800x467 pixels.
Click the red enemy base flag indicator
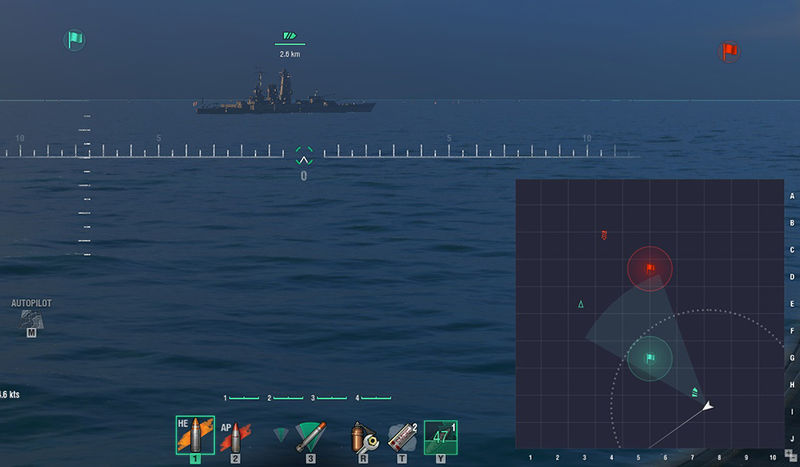tap(729, 51)
